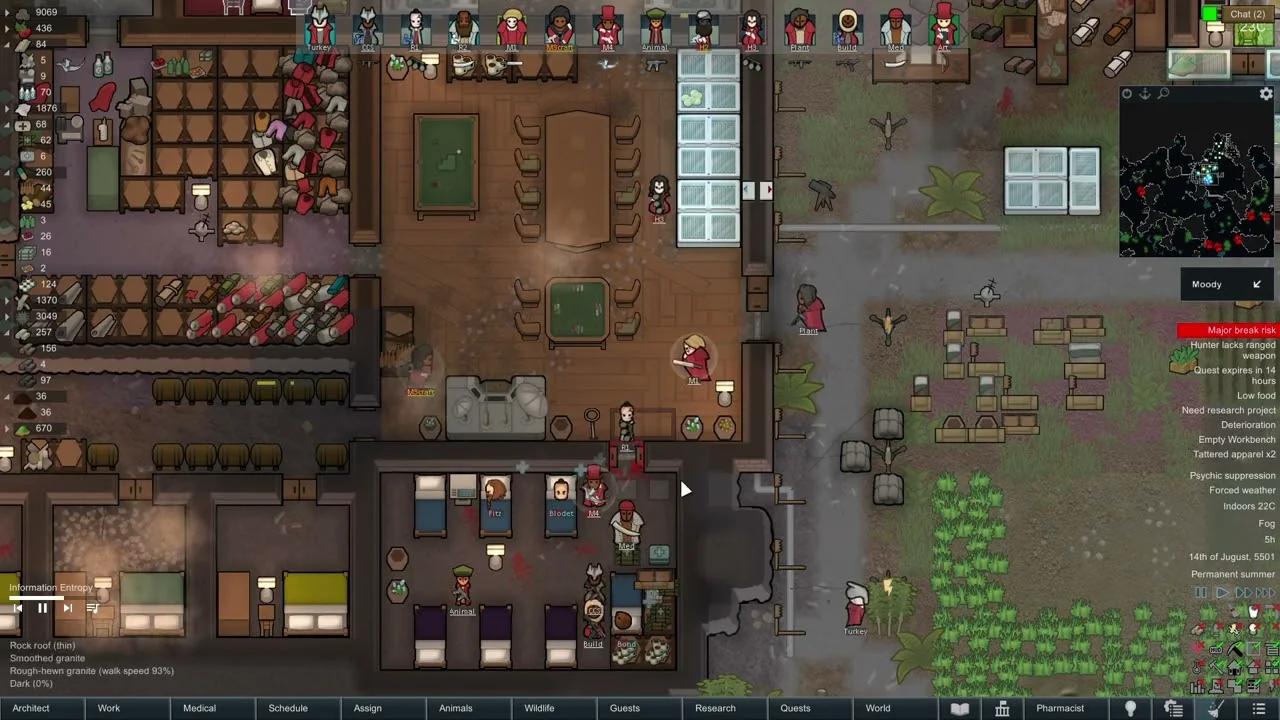Toggle the anchor follow icon on the minimap
The image size is (1280, 720).
(1145, 93)
